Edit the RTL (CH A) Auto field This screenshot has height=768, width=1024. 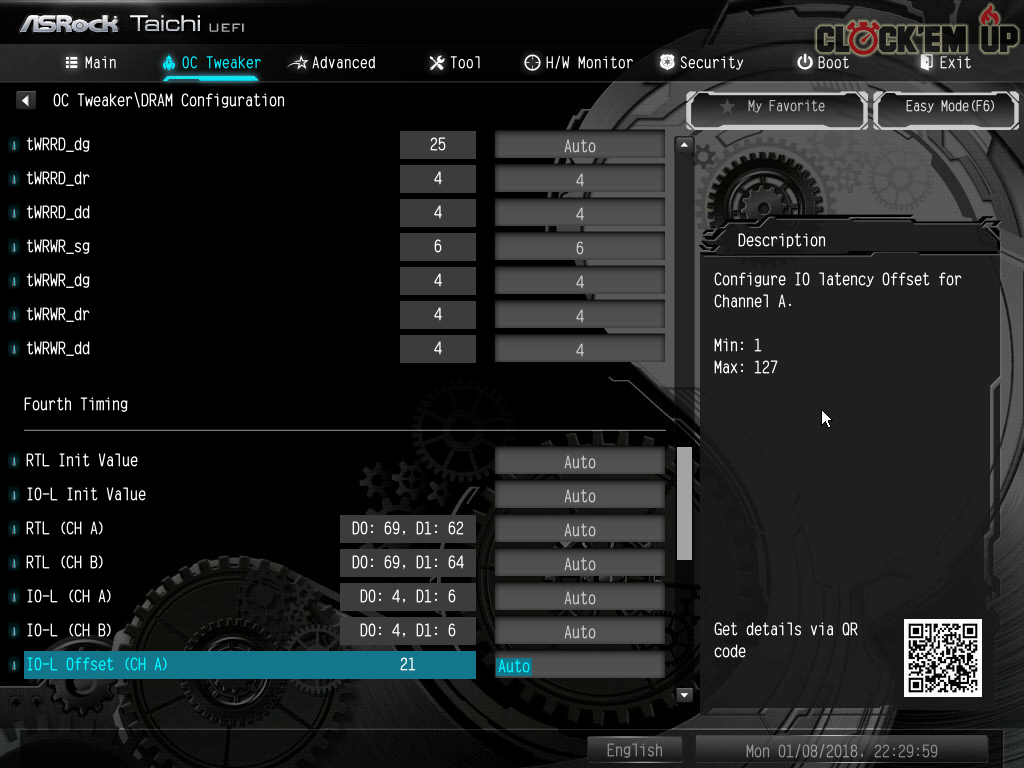pyautogui.click(x=580, y=530)
